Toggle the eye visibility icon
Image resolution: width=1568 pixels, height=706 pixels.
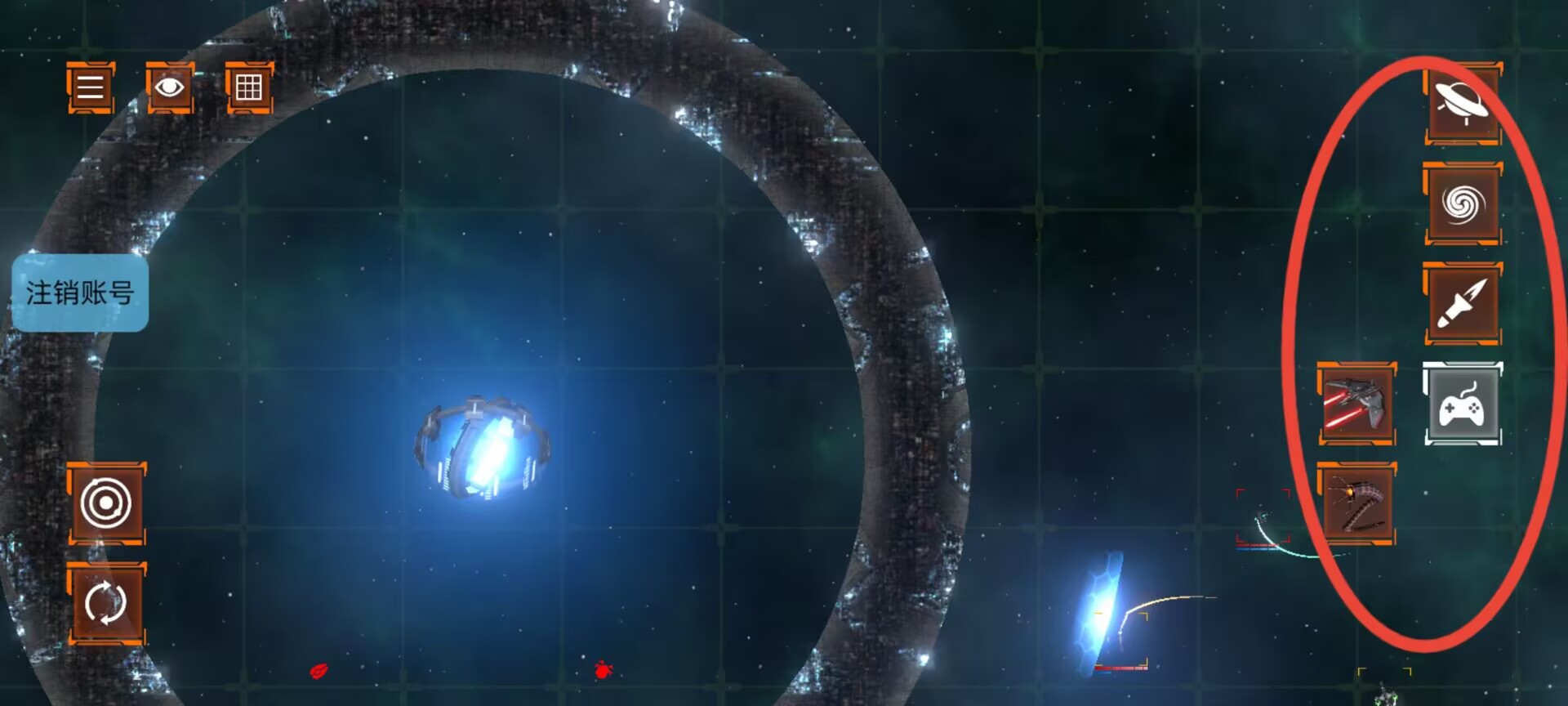coord(169,87)
